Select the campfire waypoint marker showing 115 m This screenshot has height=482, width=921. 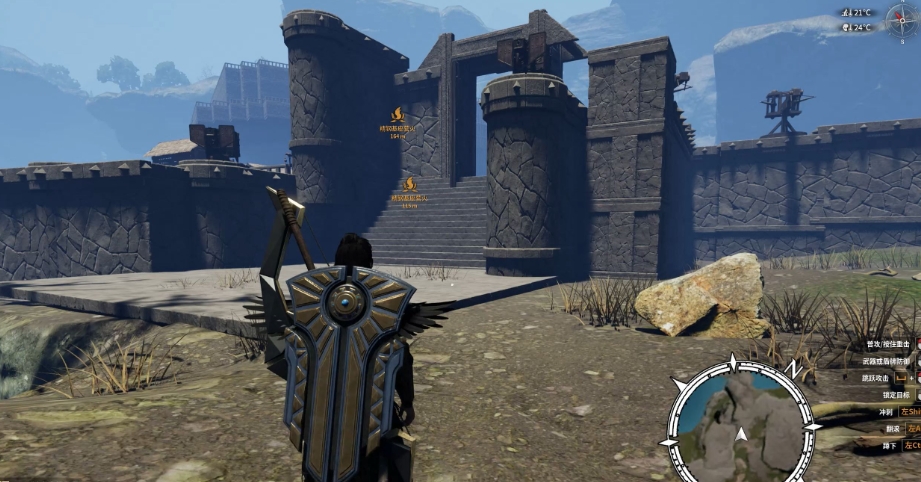click(x=409, y=184)
